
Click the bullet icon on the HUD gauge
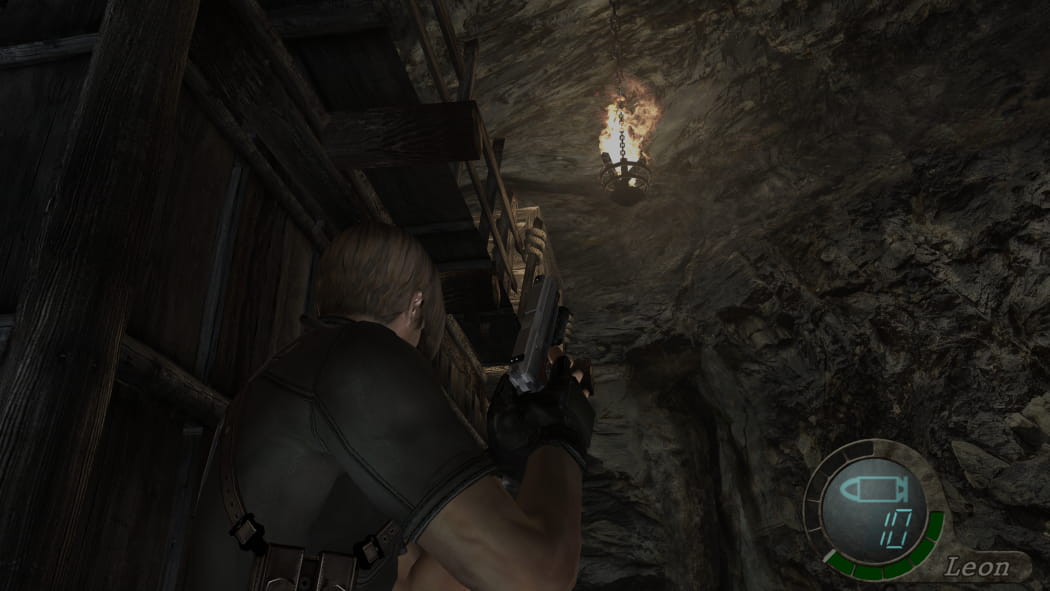[869, 491]
